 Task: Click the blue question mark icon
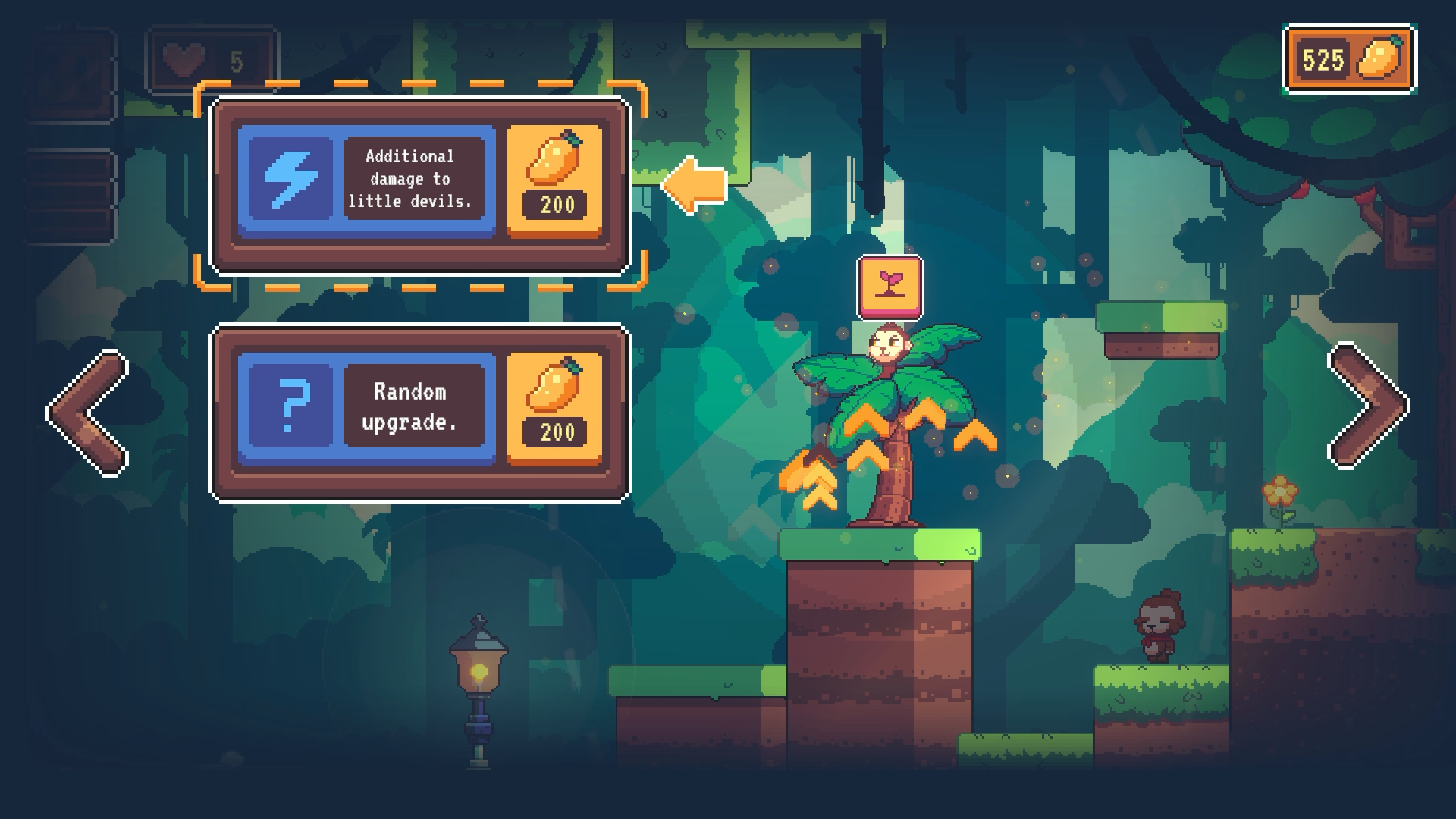tap(291, 406)
